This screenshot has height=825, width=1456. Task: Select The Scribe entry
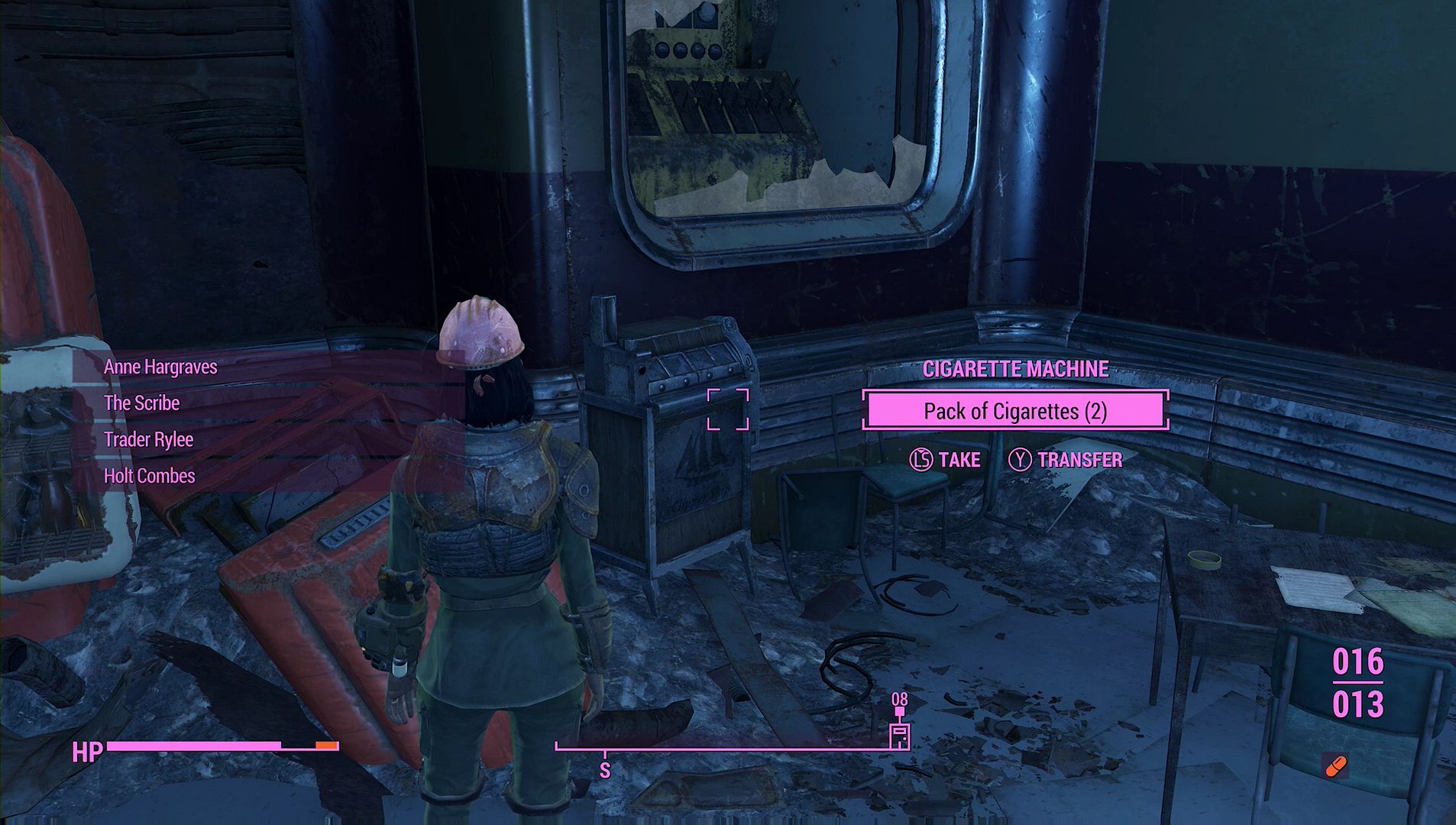point(141,403)
